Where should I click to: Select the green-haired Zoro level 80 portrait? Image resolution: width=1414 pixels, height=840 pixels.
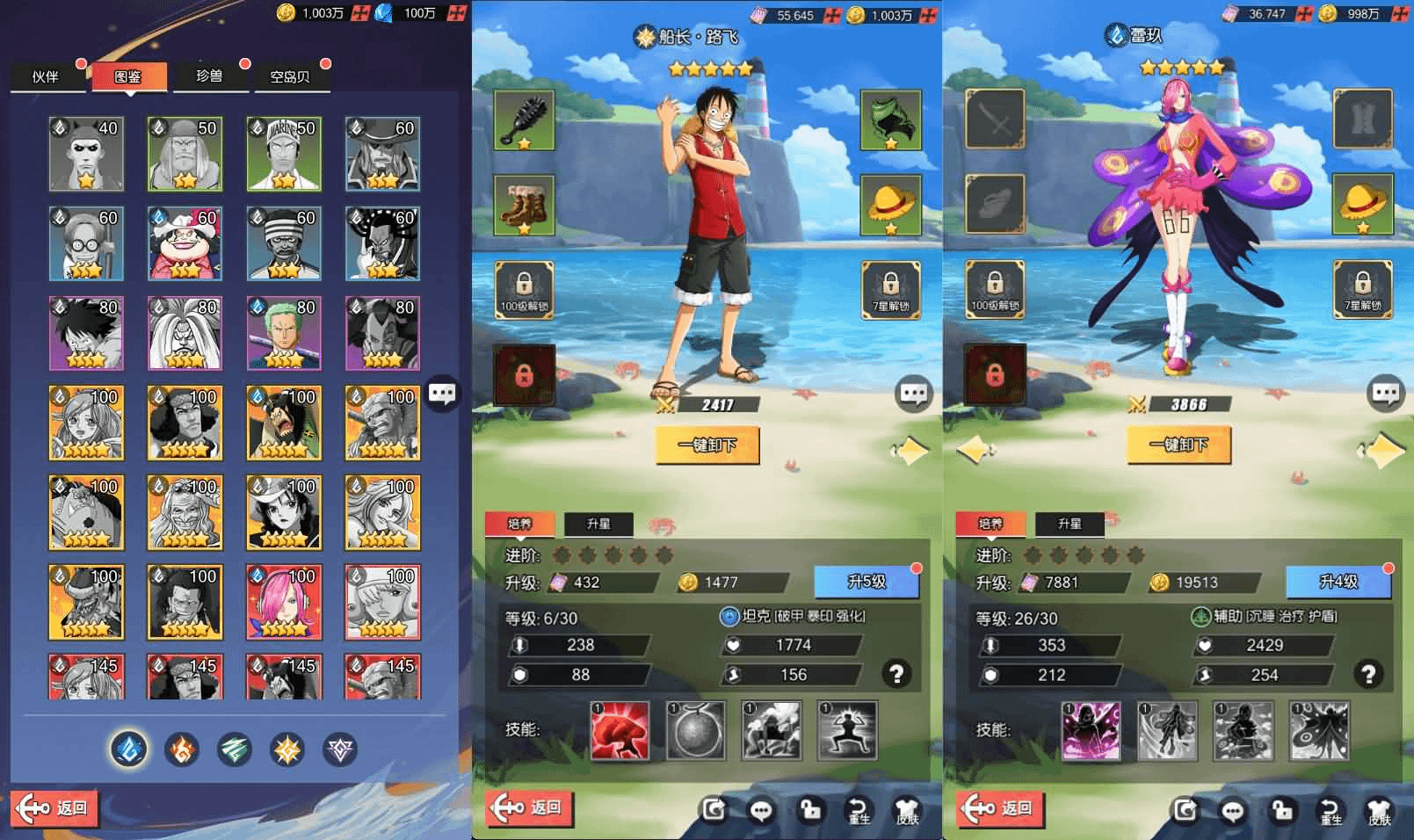(283, 333)
